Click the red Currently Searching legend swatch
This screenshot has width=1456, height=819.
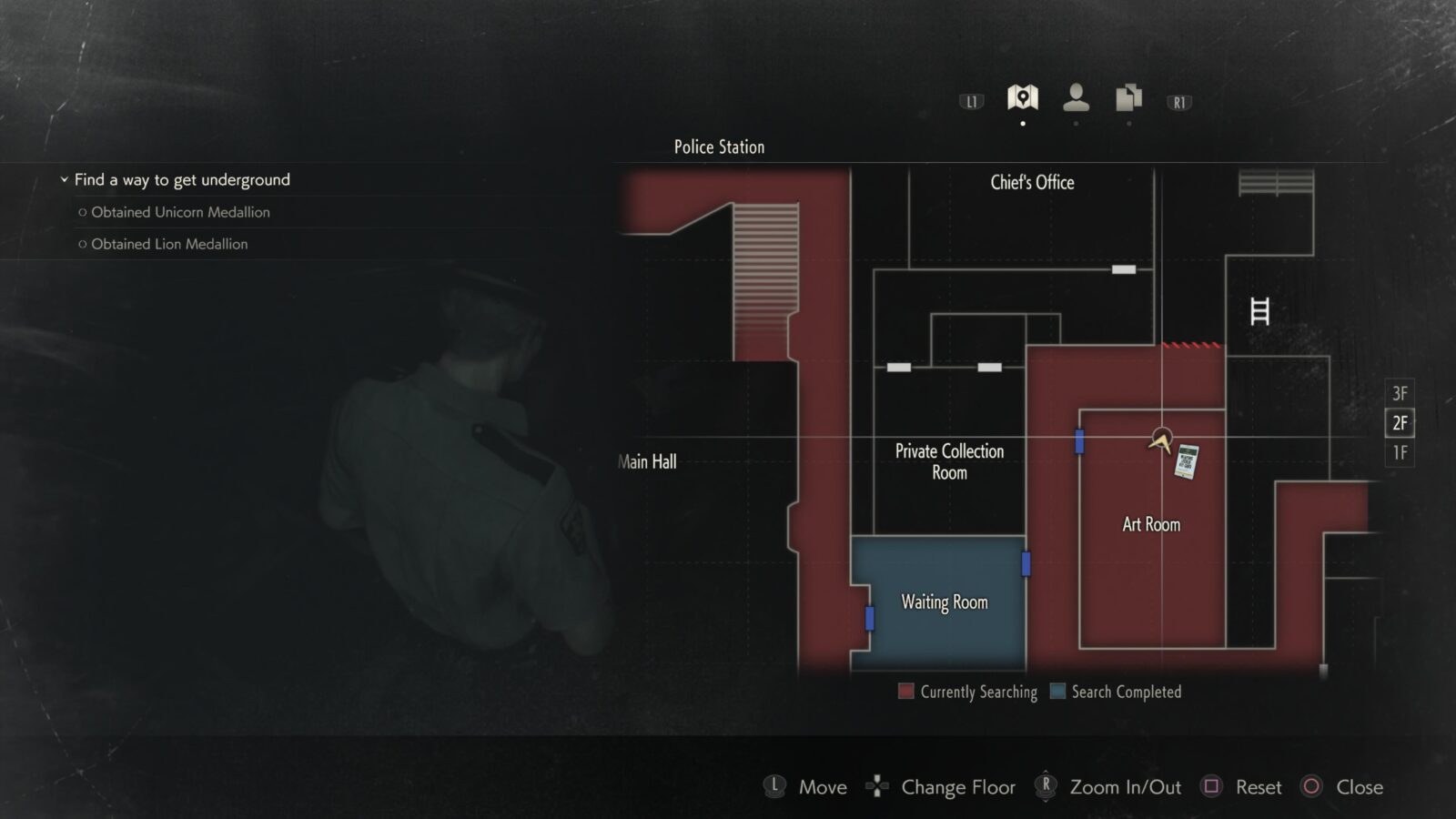[905, 692]
